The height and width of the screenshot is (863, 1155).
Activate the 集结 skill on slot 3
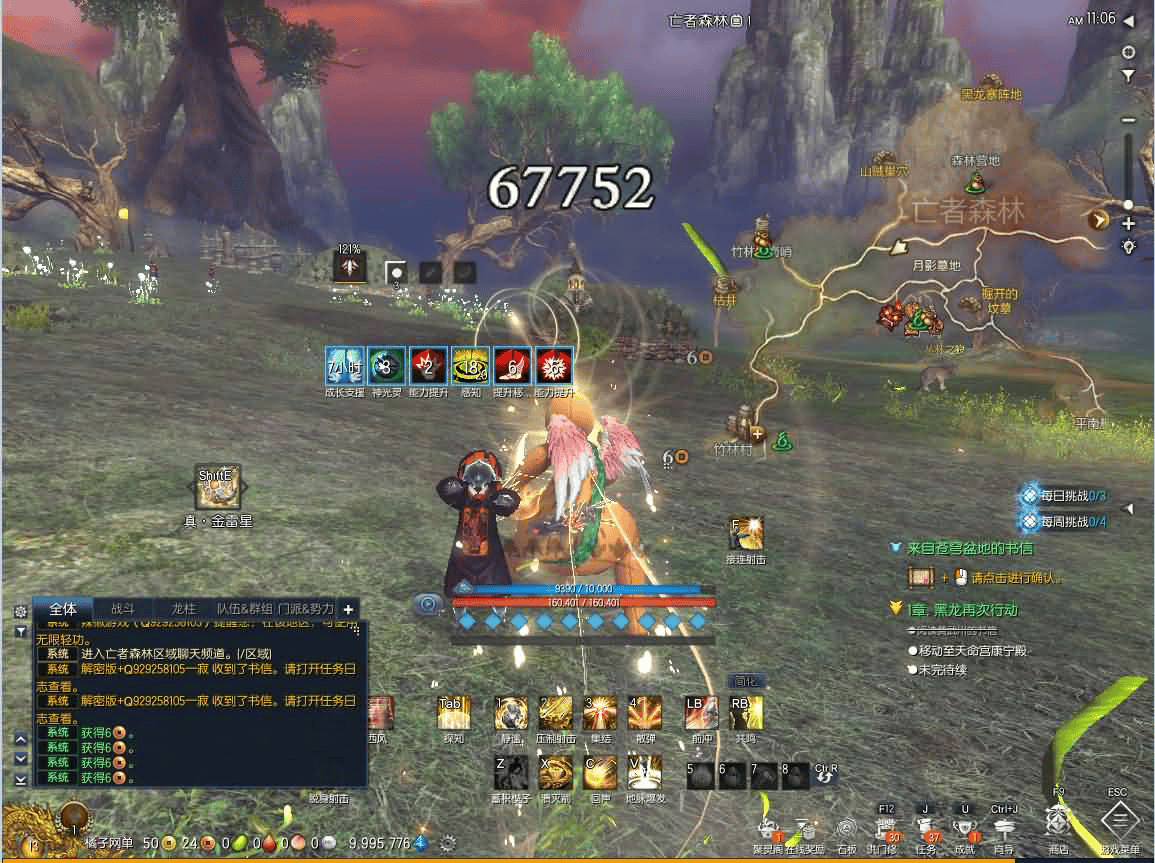[x=600, y=714]
